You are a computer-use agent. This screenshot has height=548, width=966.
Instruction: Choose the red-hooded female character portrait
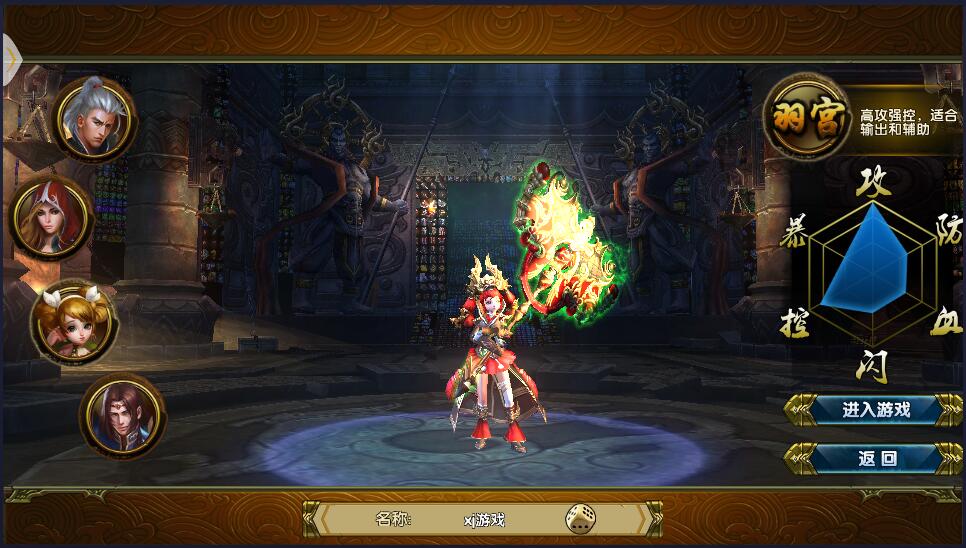coord(52,217)
